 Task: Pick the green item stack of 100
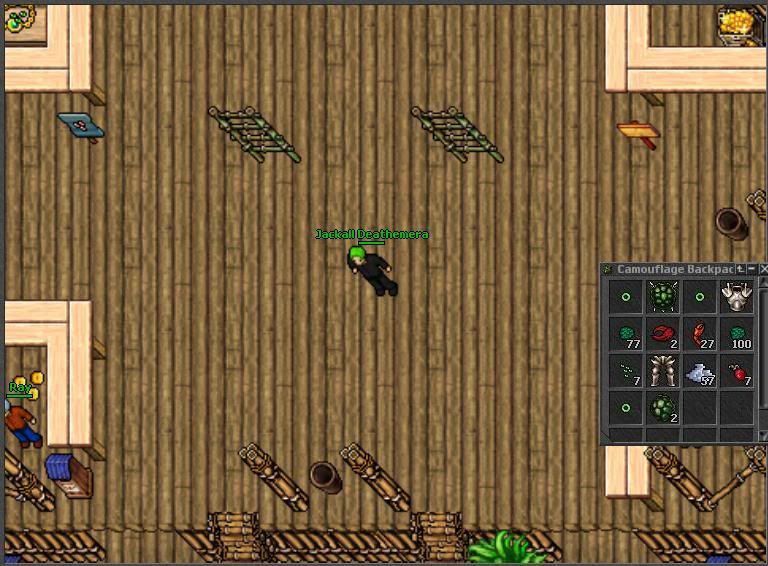pos(737,335)
